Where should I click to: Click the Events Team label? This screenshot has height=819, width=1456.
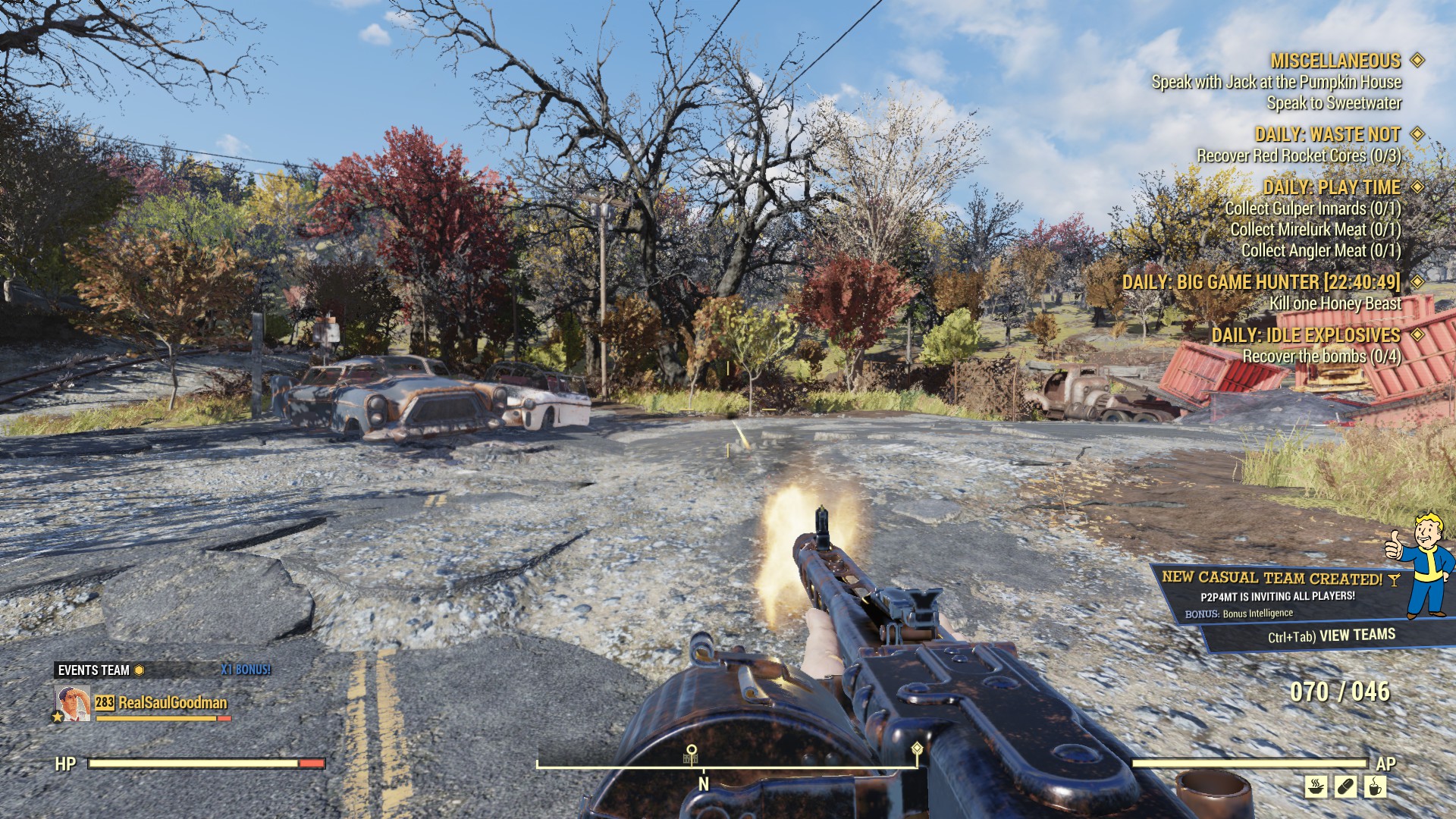(x=93, y=670)
